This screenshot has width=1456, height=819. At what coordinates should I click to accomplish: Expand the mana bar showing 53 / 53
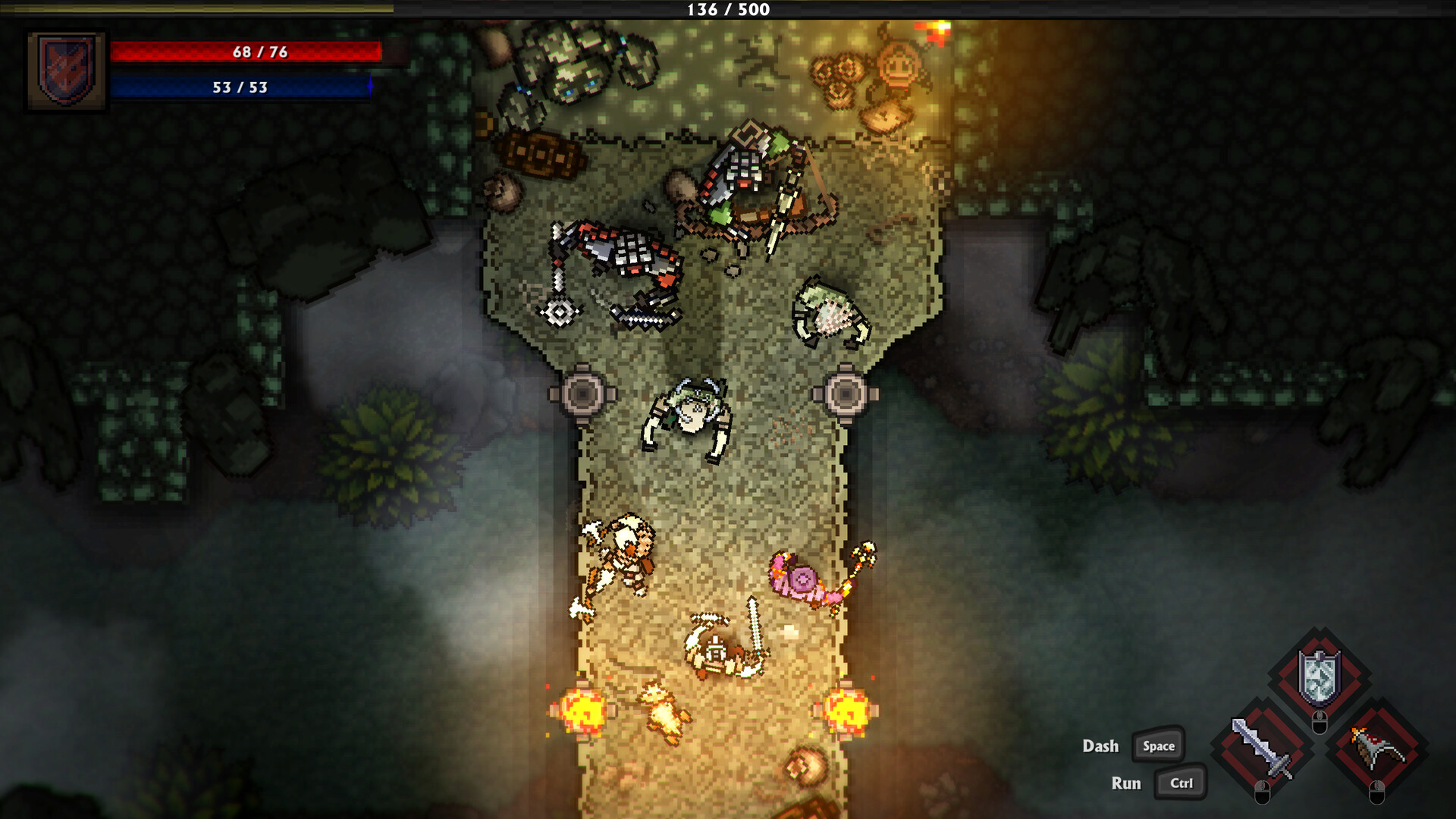click(x=240, y=86)
